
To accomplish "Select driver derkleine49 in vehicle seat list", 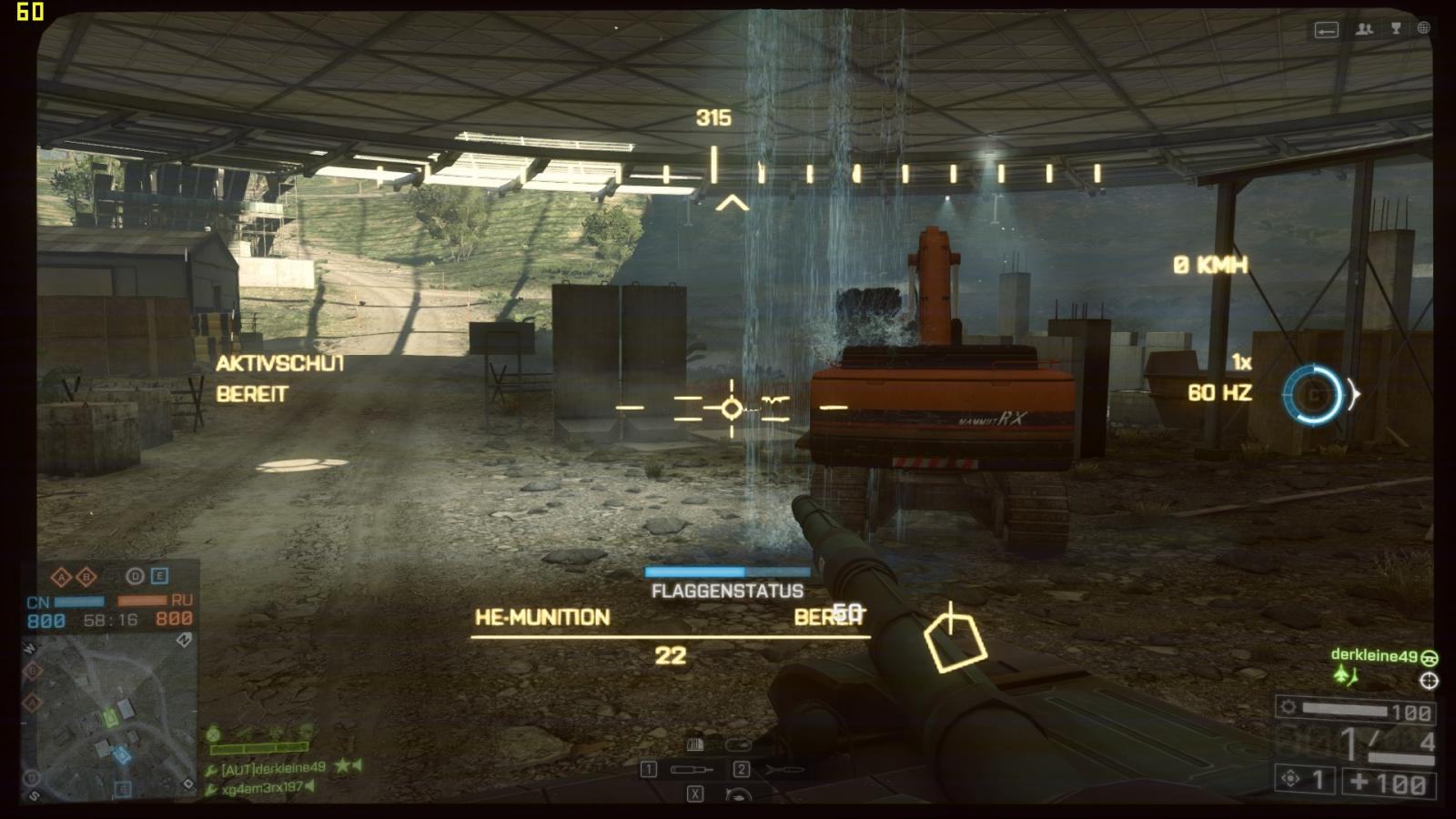I will pos(1374,655).
